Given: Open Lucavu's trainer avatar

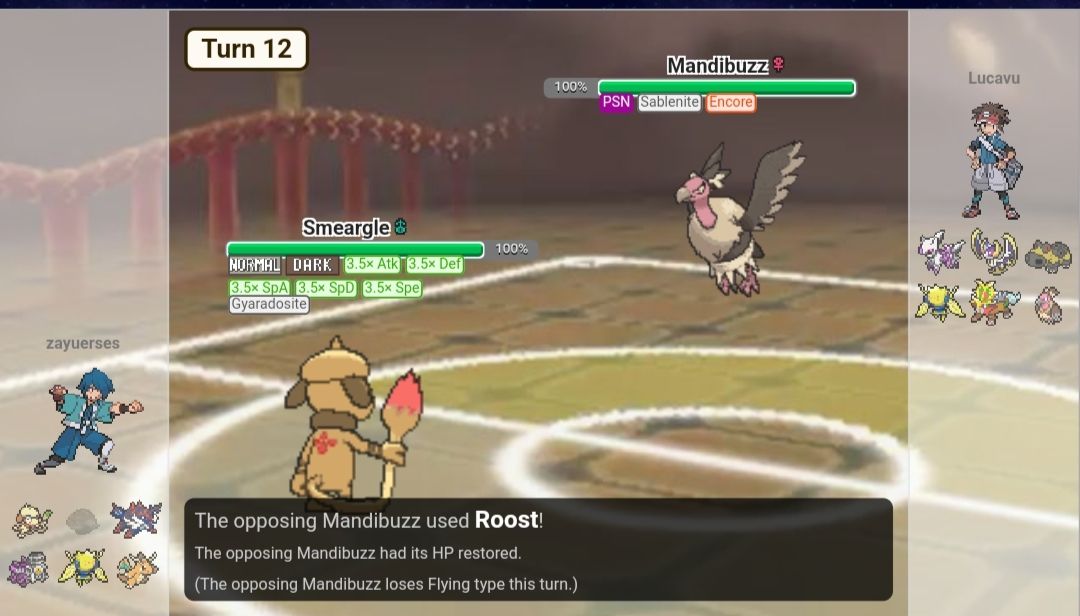Looking at the screenshot, I should coord(993,160).
